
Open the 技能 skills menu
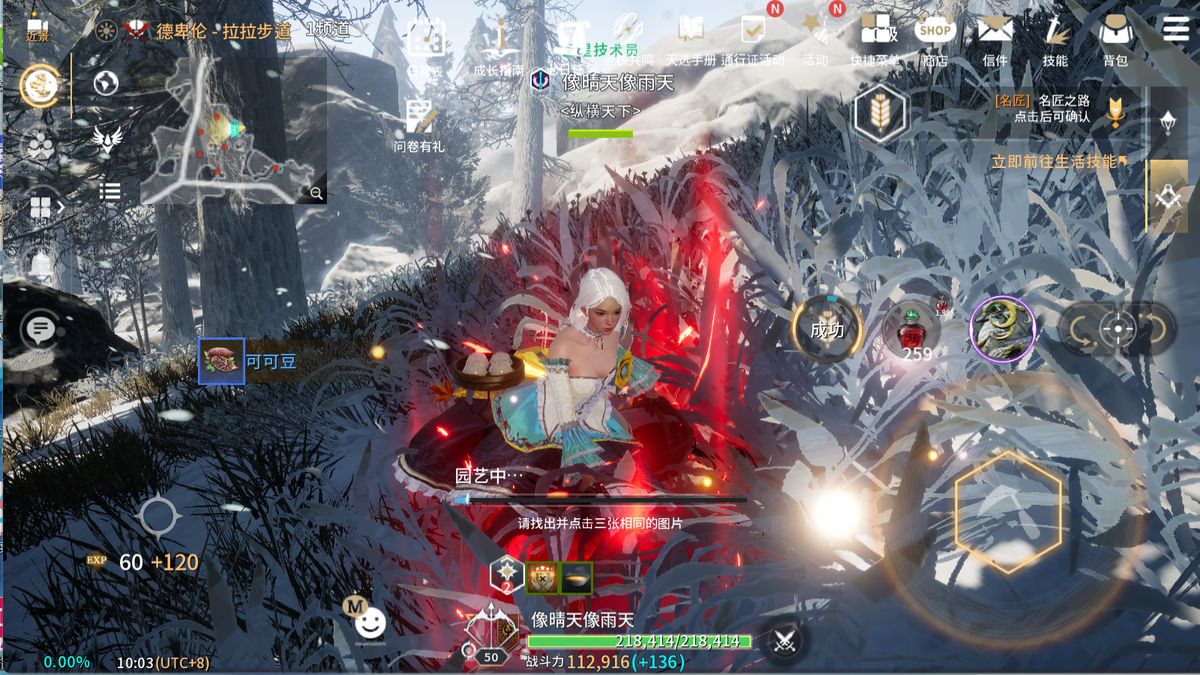[1055, 38]
